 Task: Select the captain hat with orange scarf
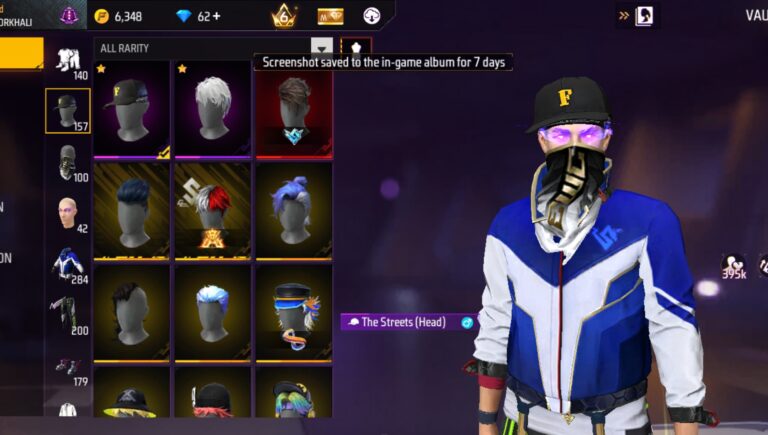[293, 310]
